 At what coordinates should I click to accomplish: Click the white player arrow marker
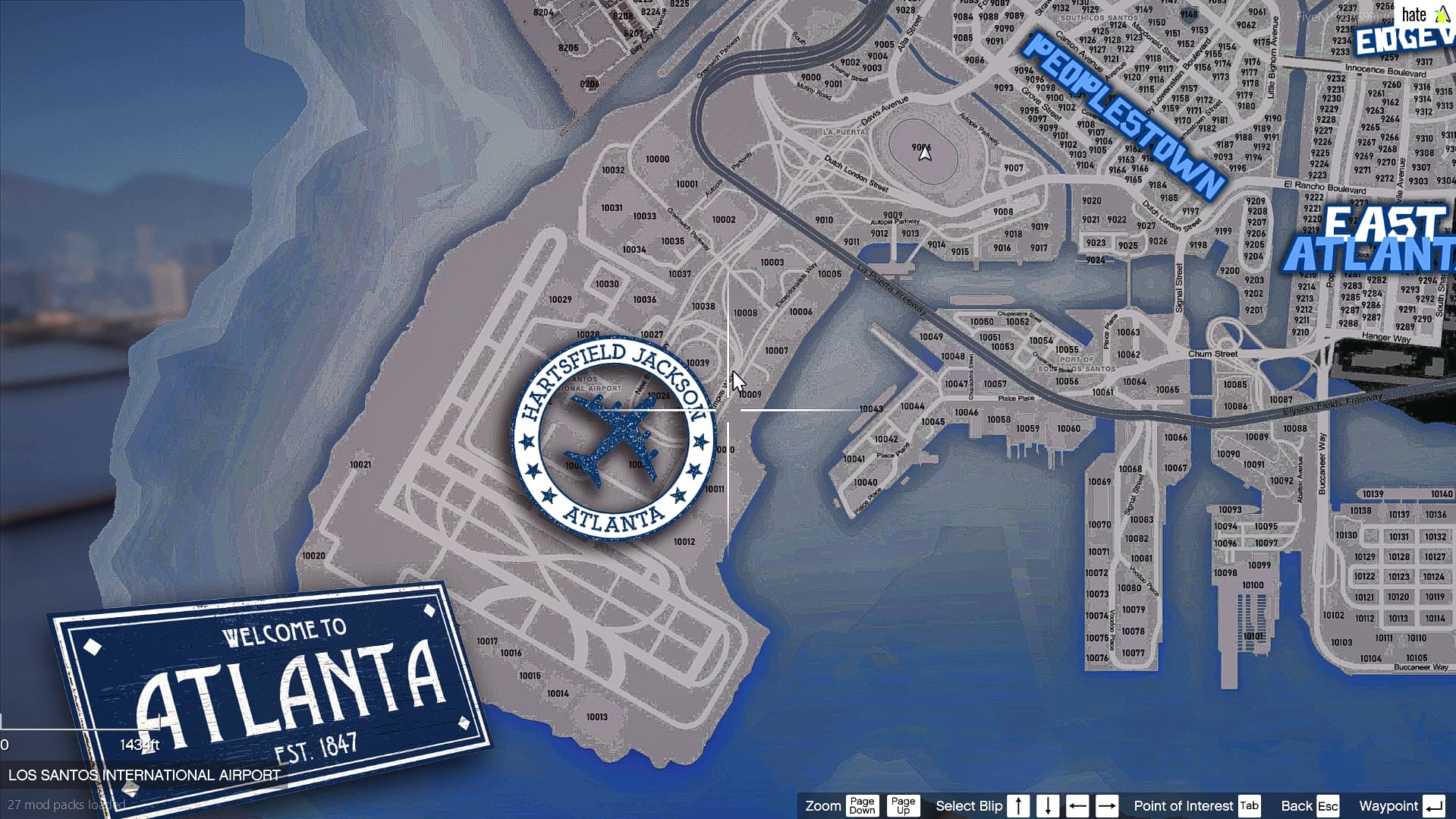click(x=924, y=152)
